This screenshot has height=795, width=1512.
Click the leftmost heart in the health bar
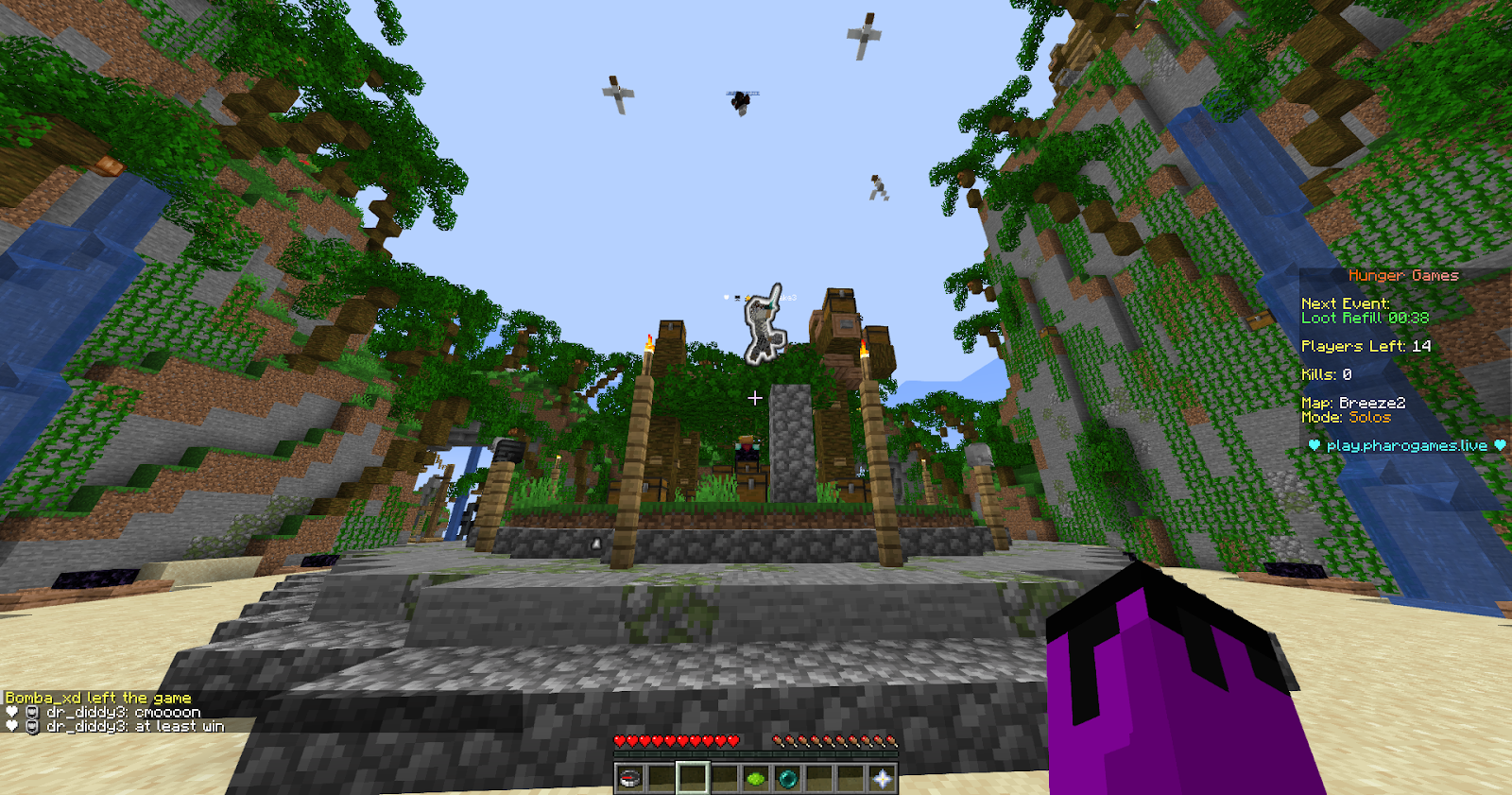(x=620, y=741)
